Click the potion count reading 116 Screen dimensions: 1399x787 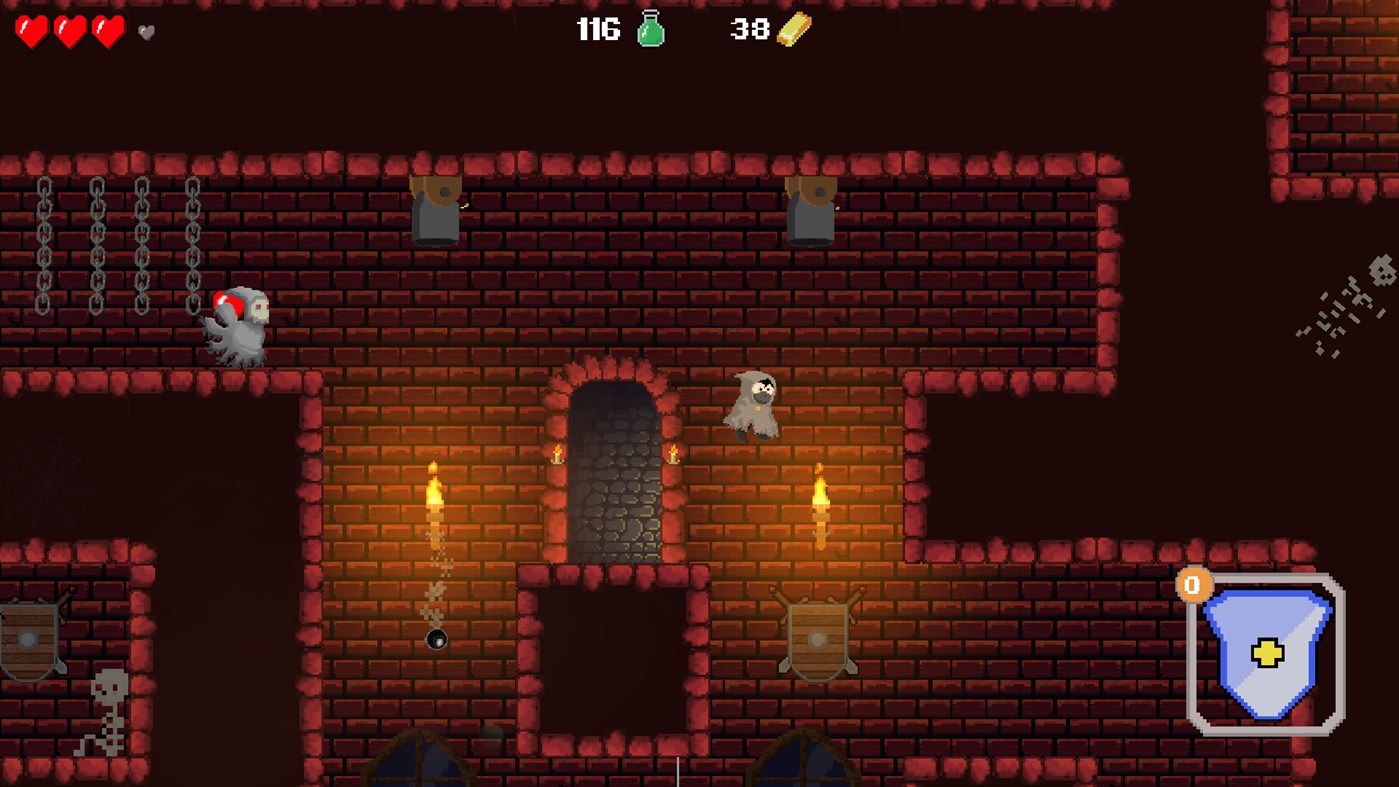(x=598, y=31)
